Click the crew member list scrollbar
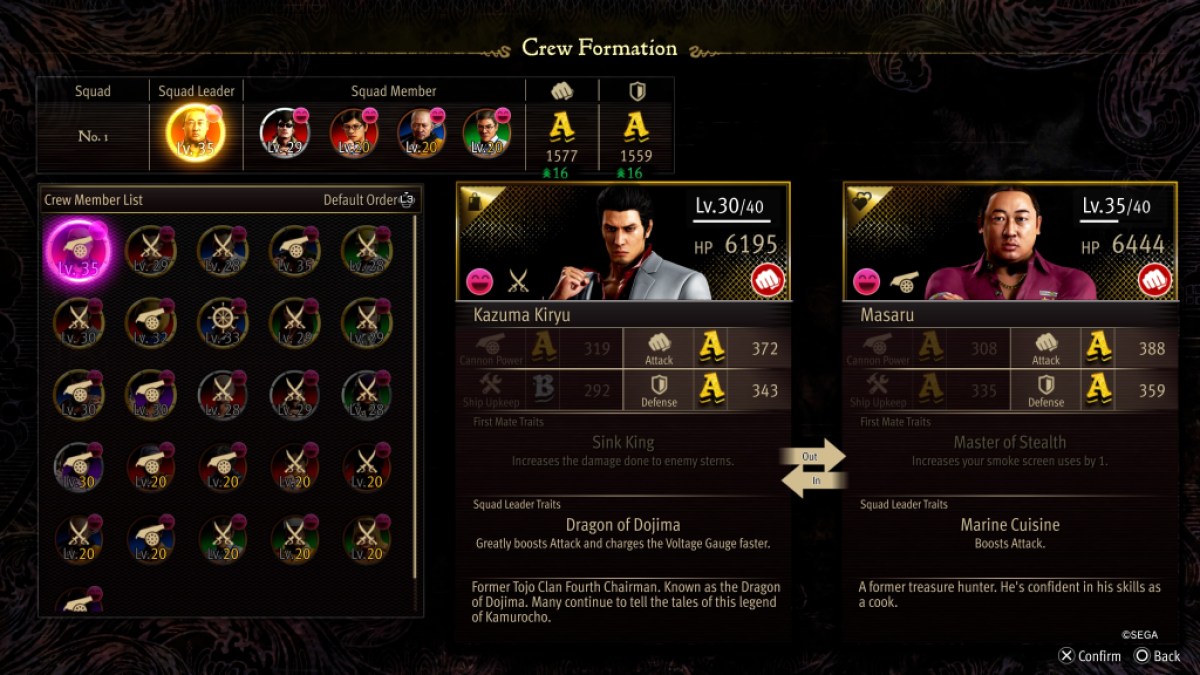This screenshot has width=1200, height=675. 415,400
